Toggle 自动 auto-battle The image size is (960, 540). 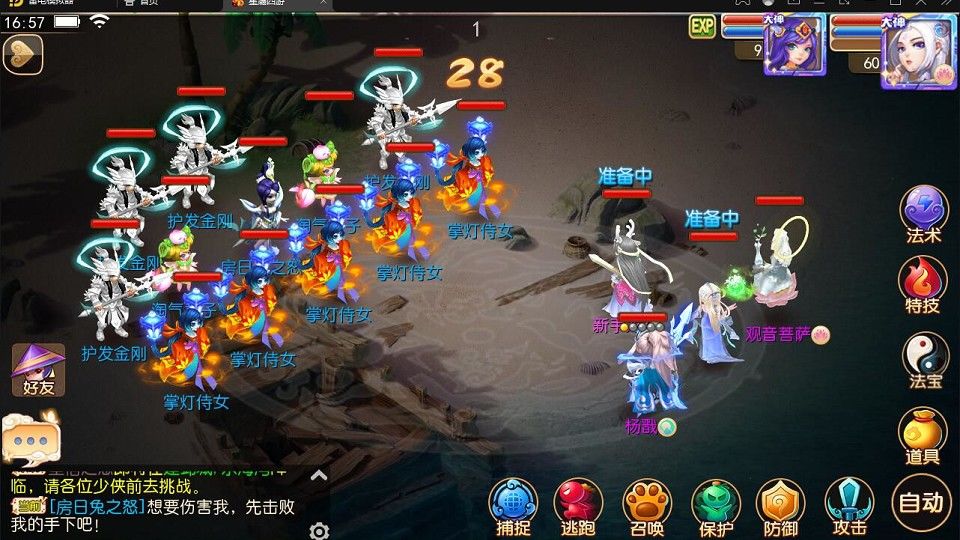pos(920,502)
